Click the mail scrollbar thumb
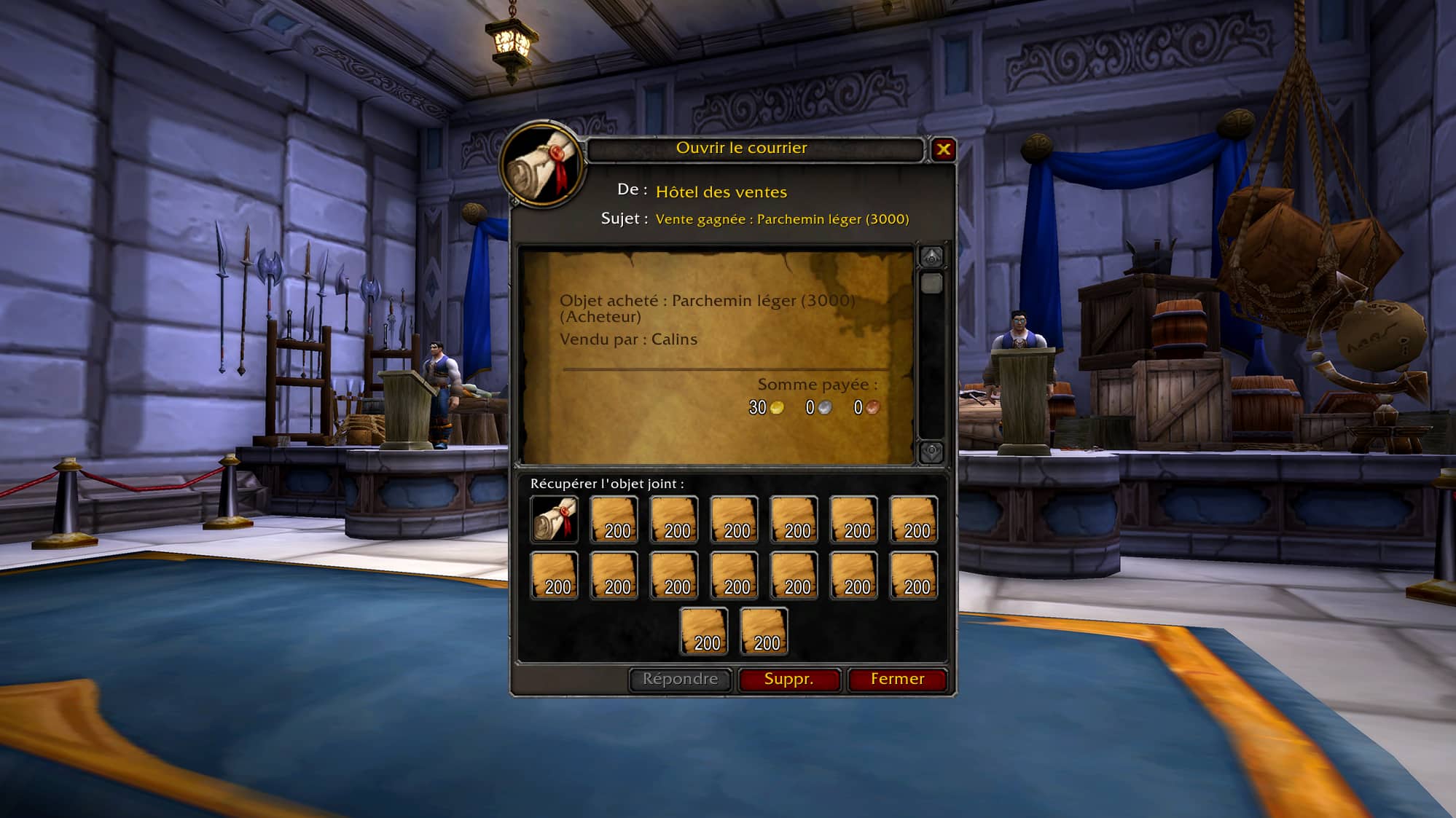 [931, 283]
